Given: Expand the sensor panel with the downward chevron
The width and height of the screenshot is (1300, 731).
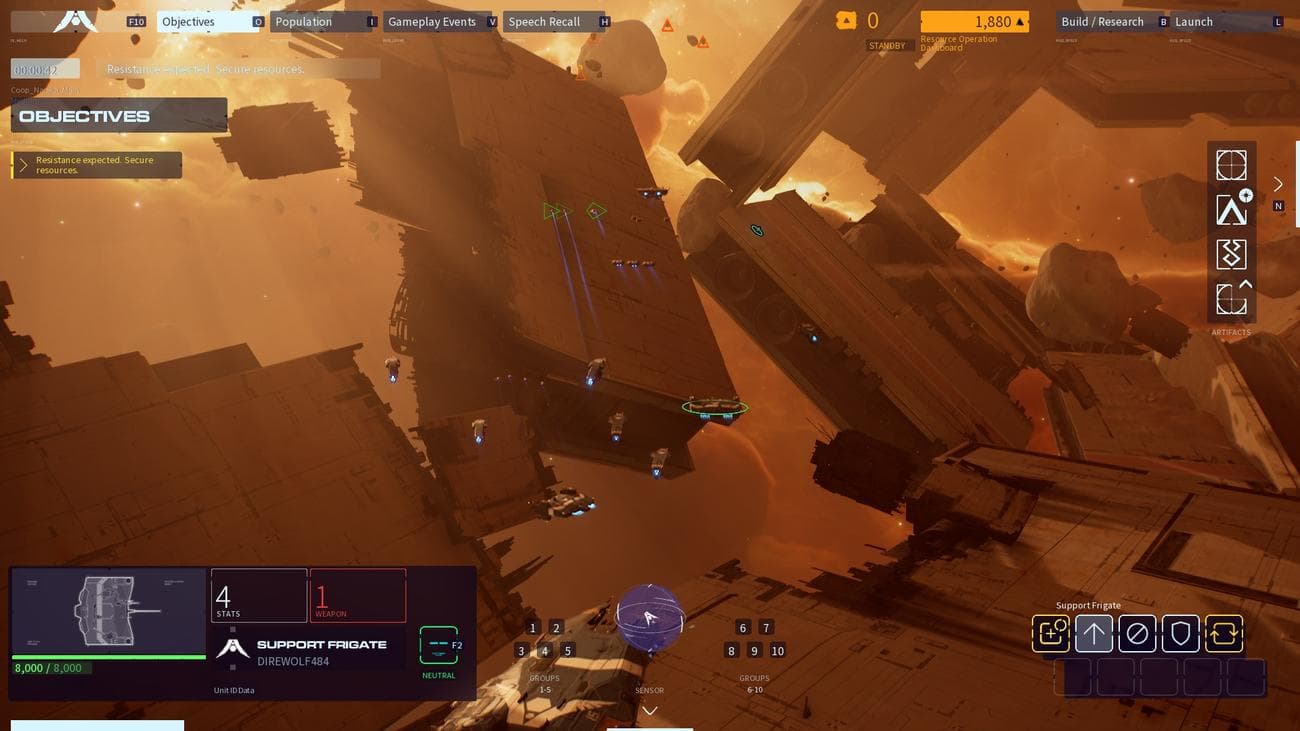Looking at the screenshot, I should click(x=649, y=710).
